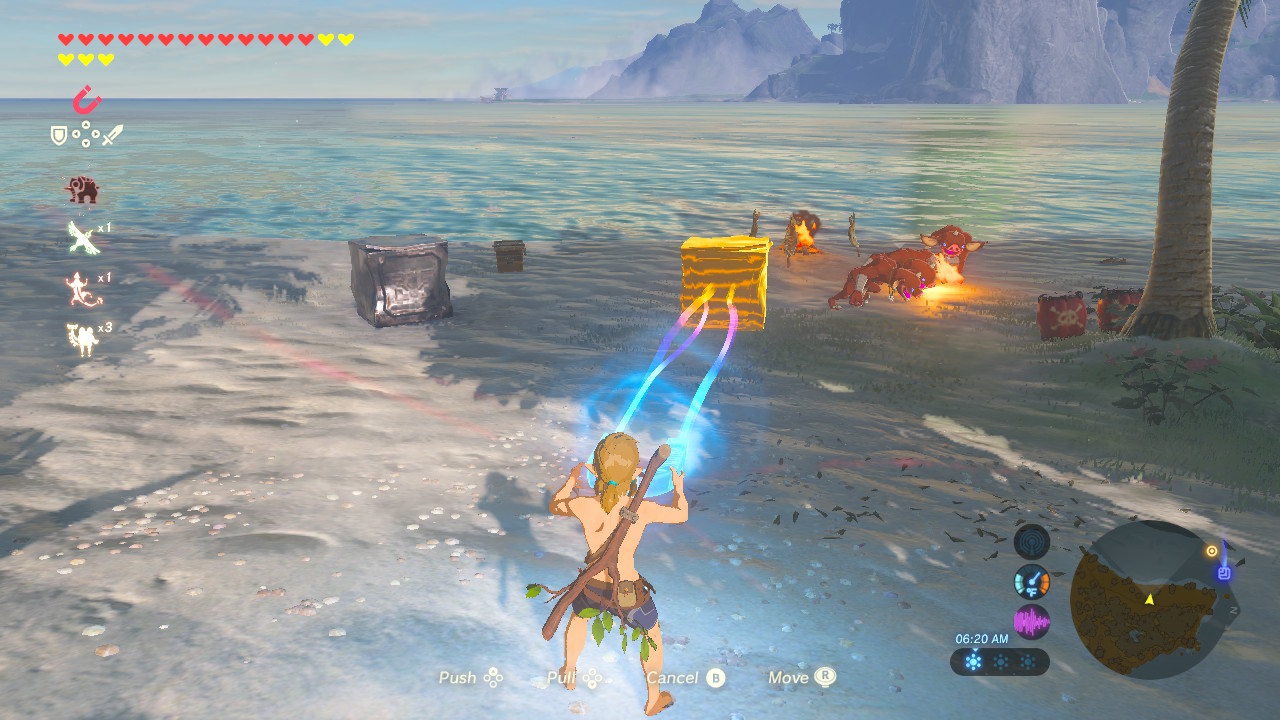Click the purple noise meter icon
Image resolution: width=1280 pixels, height=720 pixels.
[1031, 622]
